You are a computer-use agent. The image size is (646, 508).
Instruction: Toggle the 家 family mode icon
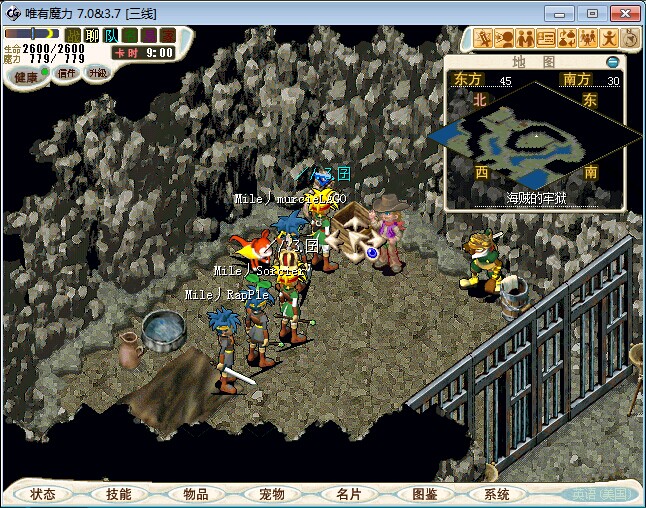click(x=167, y=36)
